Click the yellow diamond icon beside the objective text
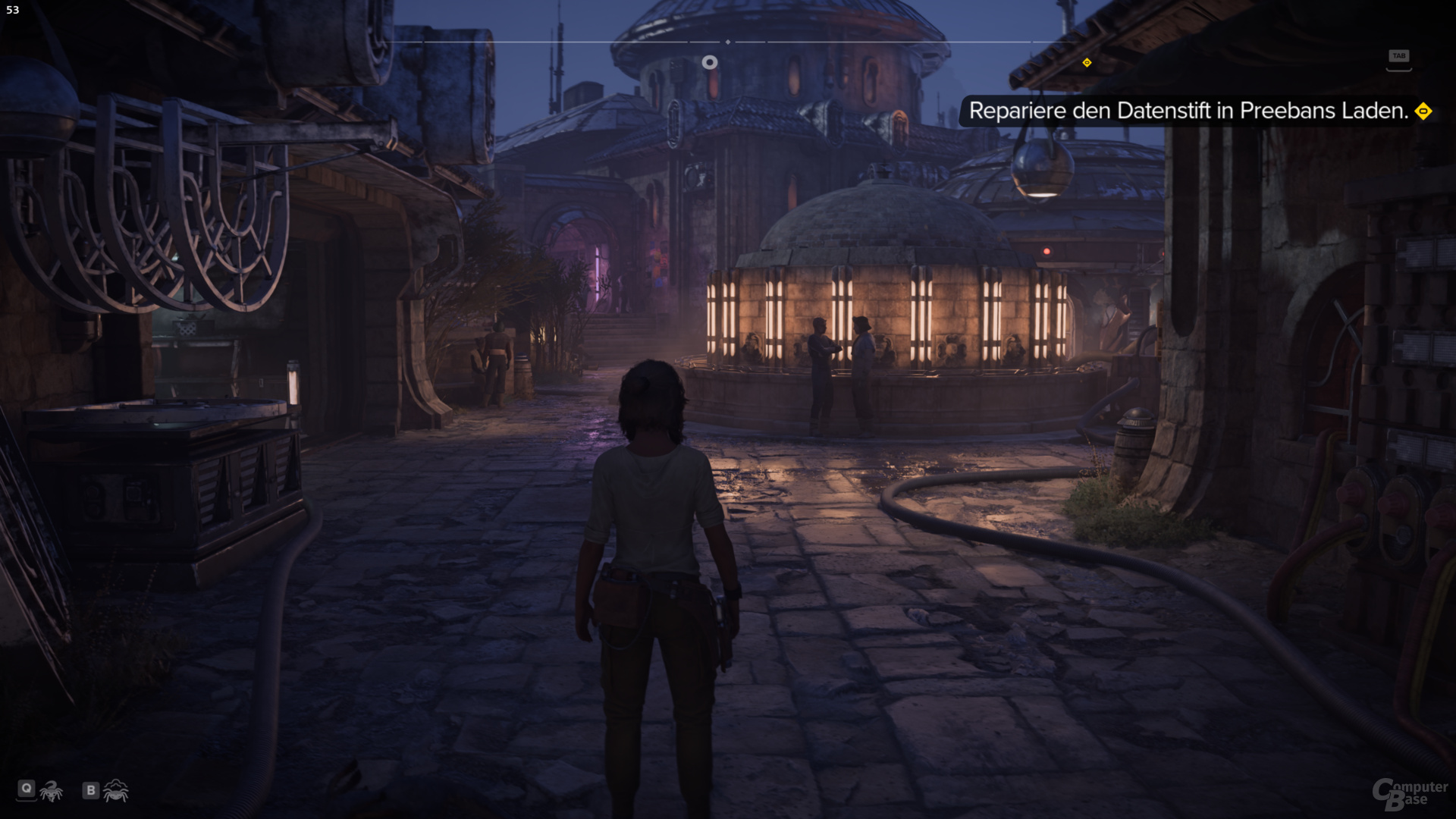 pyautogui.click(x=1423, y=111)
